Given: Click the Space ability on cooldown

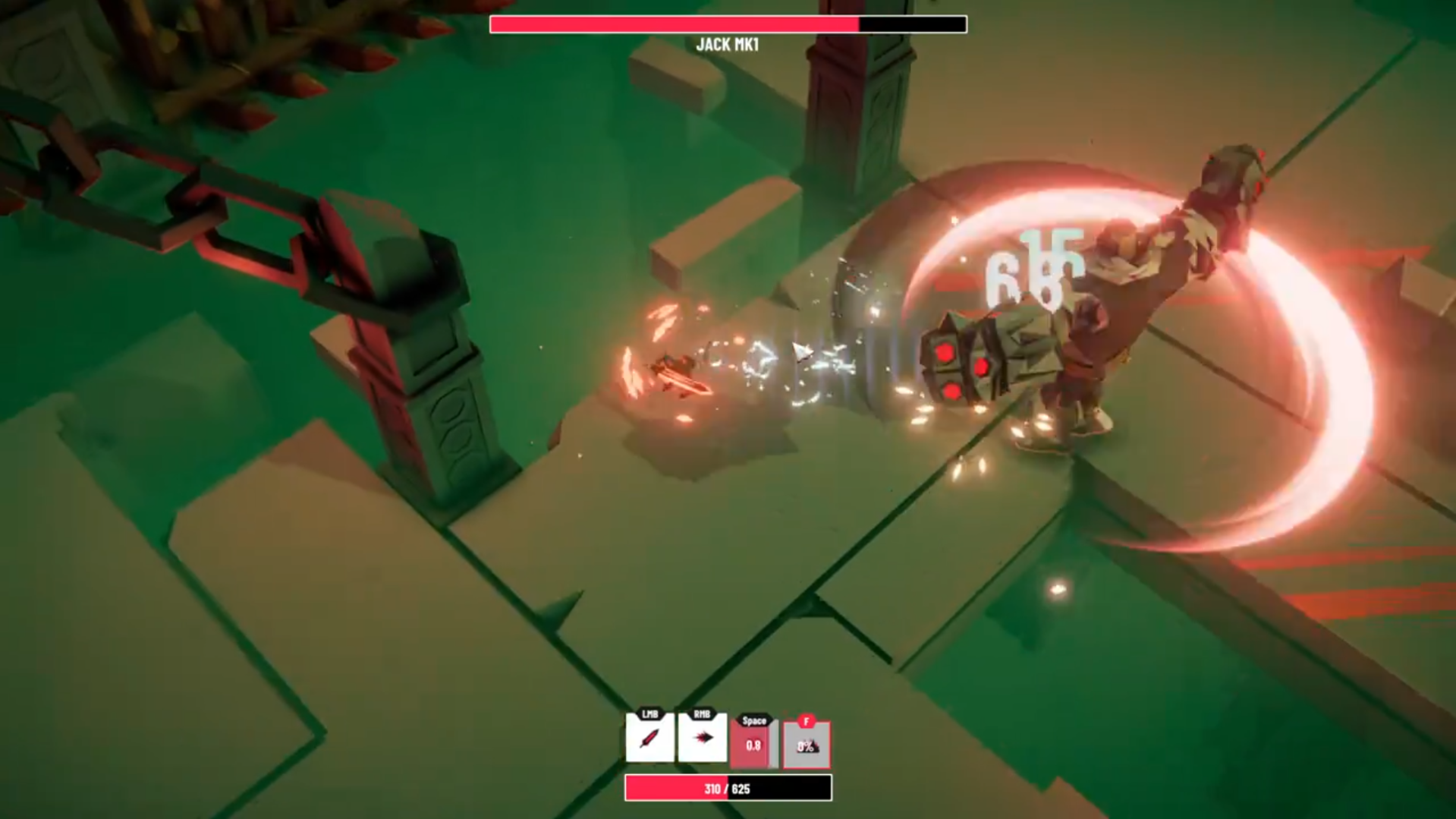Looking at the screenshot, I should (x=753, y=744).
